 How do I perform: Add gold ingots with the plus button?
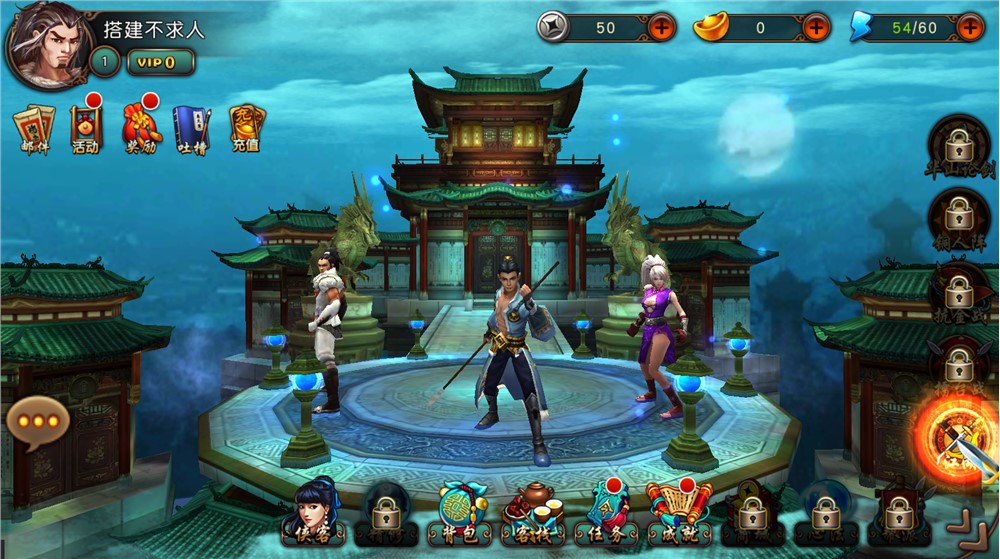(816, 27)
